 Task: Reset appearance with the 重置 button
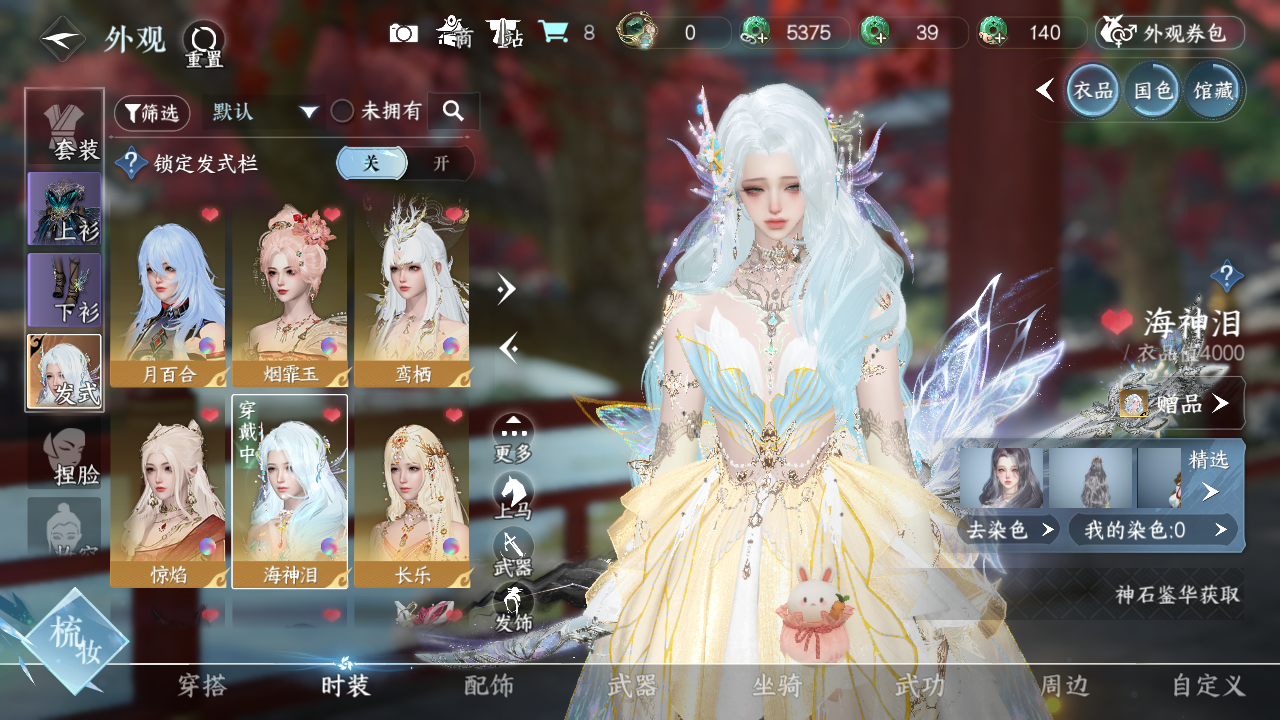coord(203,44)
